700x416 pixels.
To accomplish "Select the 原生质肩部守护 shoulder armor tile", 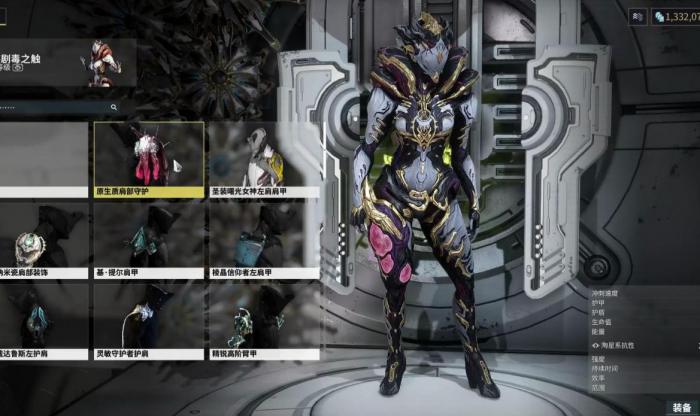I will [x=148, y=158].
